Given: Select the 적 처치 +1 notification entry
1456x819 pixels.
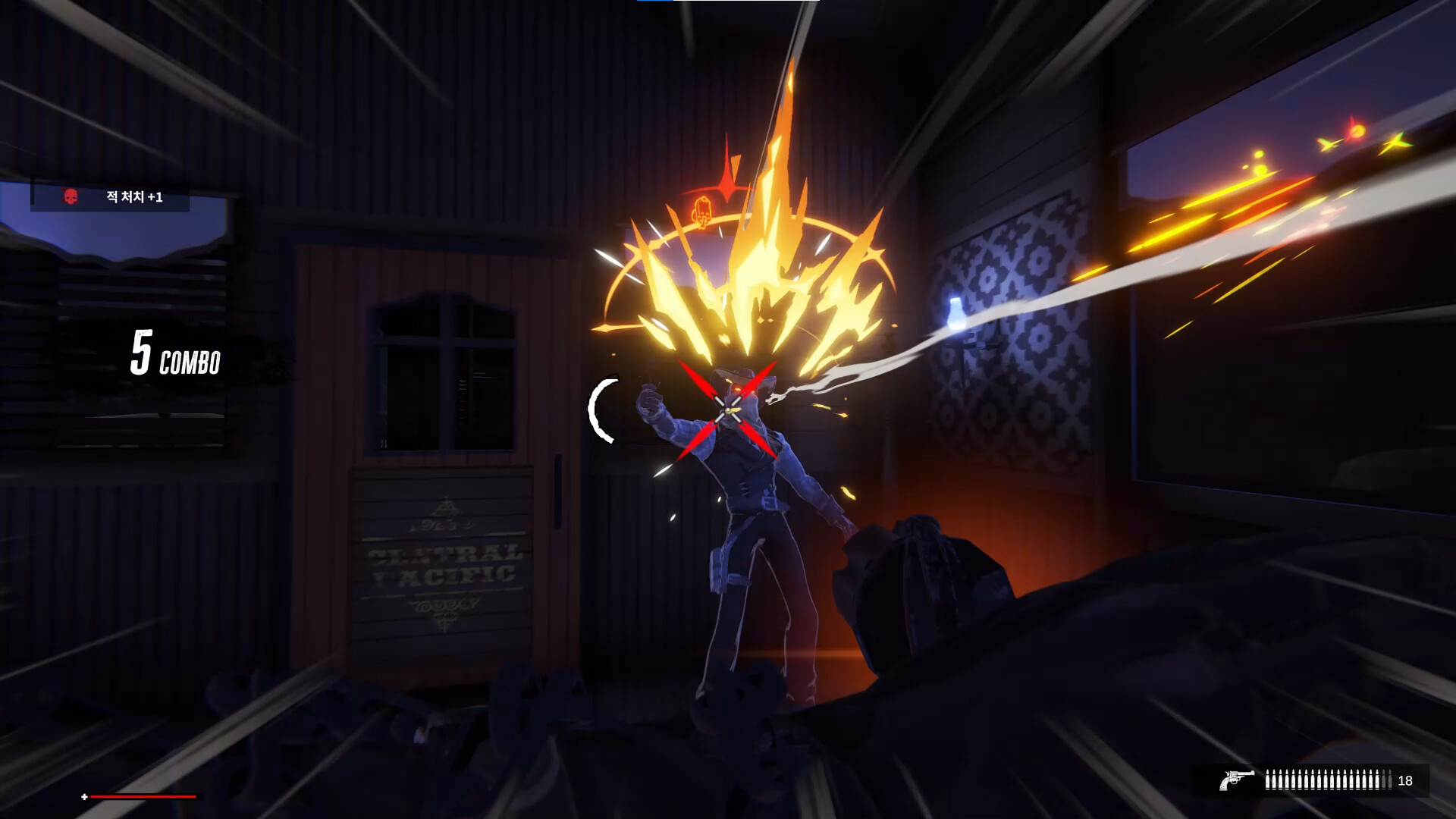Looking at the screenshot, I should pyautogui.click(x=133, y=197).
